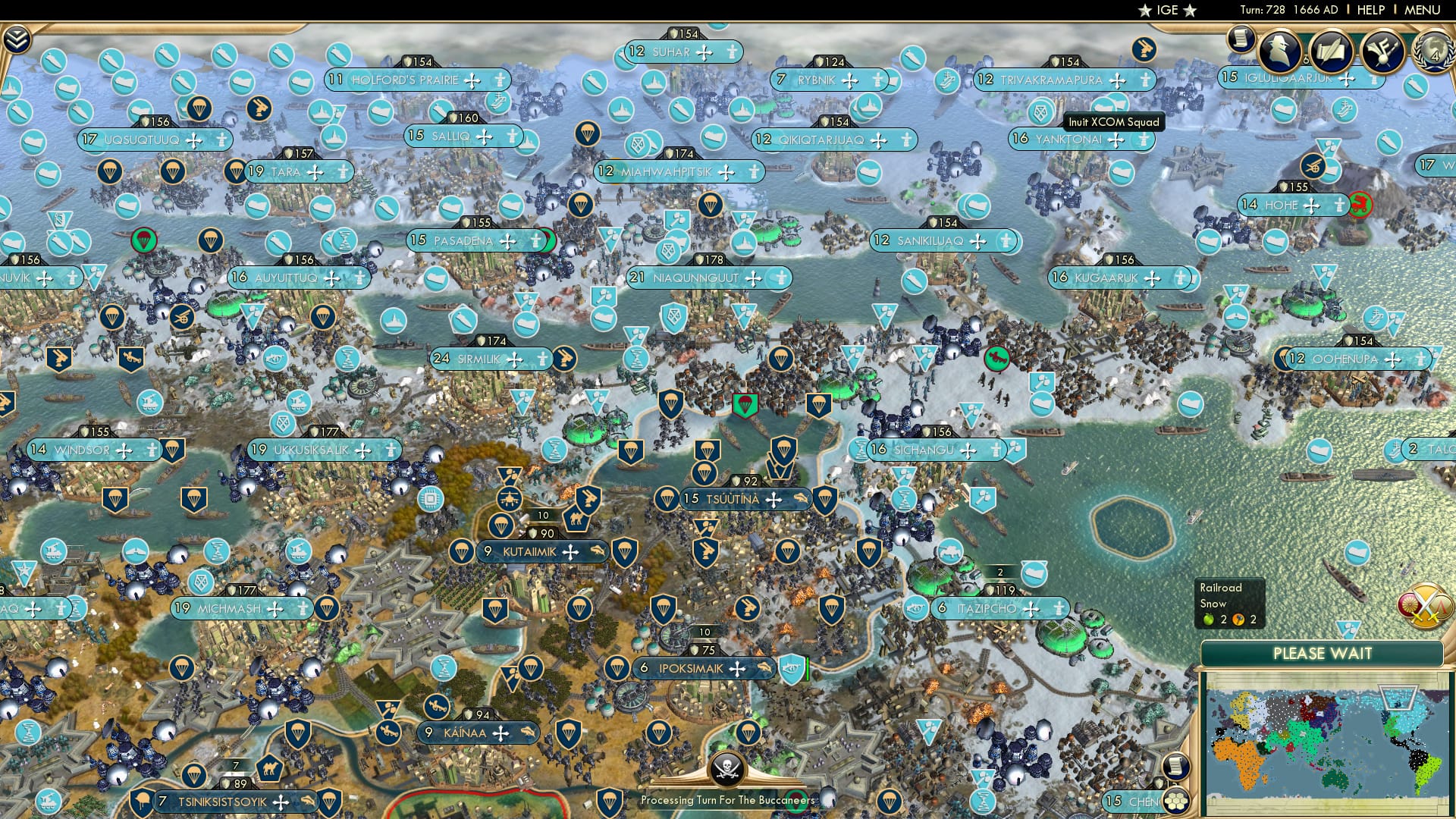Open HELP from the top bar
This screenshot has height=819, width=1456.
tap(1370, 9)
